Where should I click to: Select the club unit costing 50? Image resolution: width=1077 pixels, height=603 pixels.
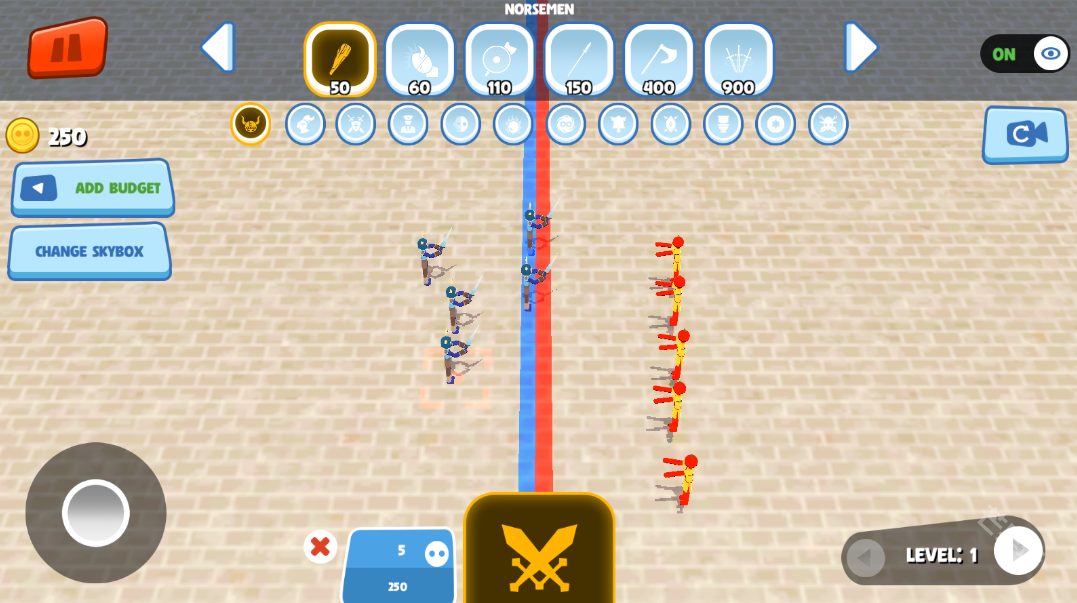tap(340, 58)
